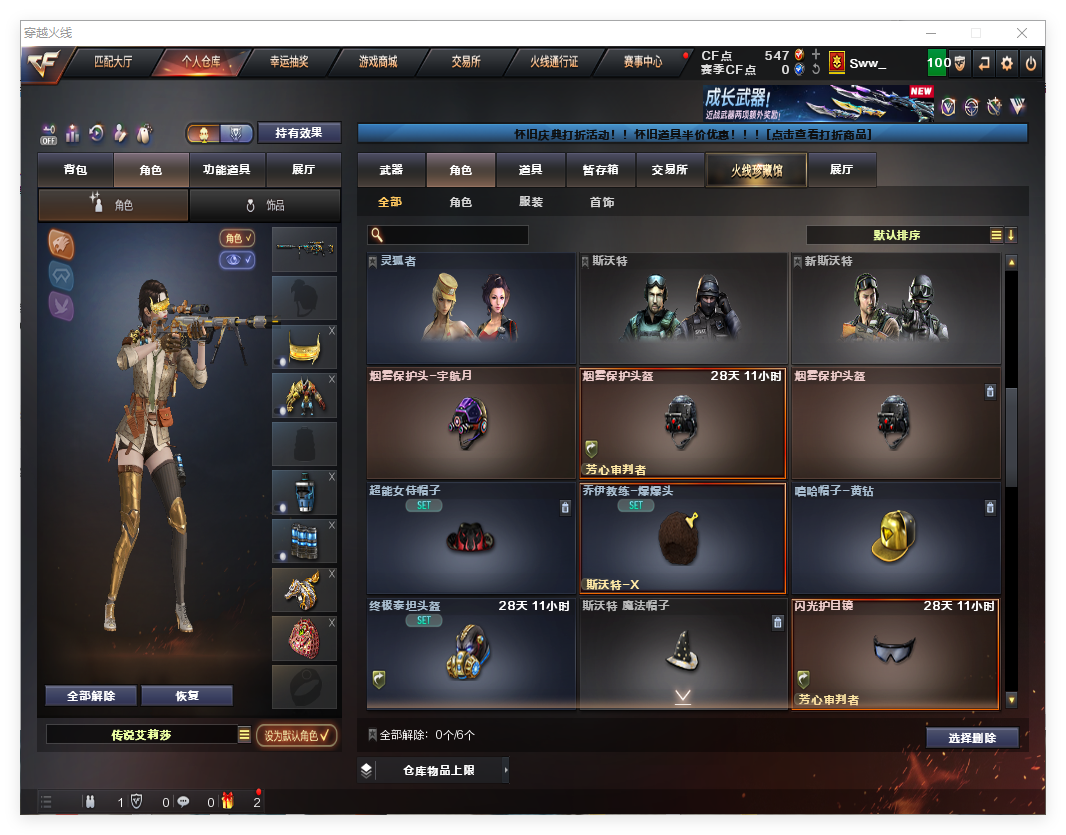Screen dimensions: 1066x835
Task: Click the 选择删除 select delete button
Action: click(x=972, y=738)
